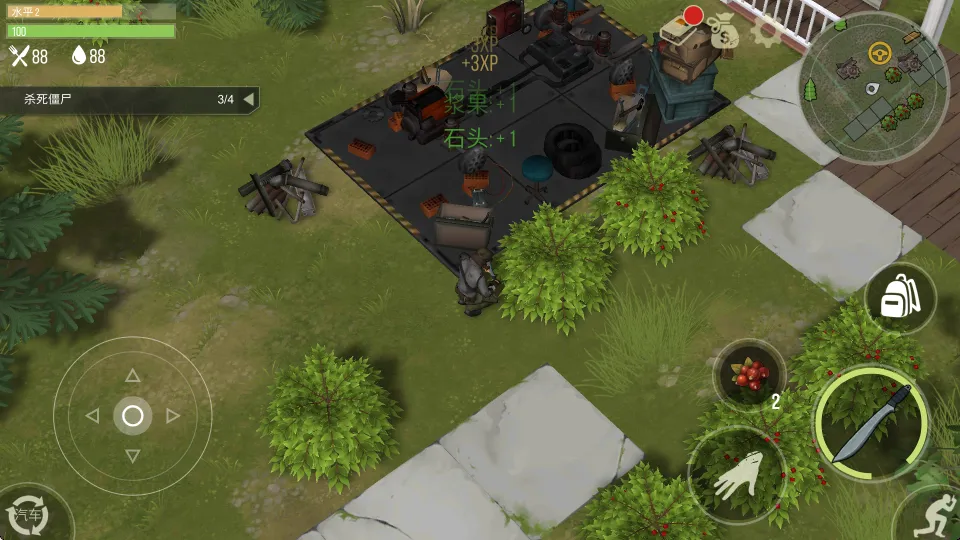Image resolution: width=960 pixels, height=540 pixels.
Task: Collapse the kill zombies quest tracker arrow
Action: pos(248,99)
